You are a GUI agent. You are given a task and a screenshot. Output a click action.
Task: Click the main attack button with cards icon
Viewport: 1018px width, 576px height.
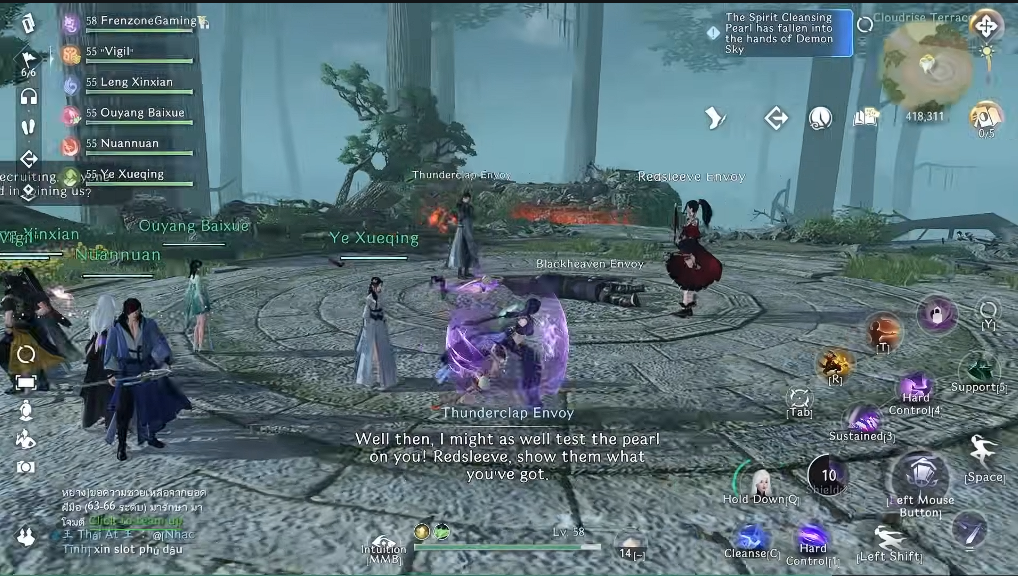(x=919, y=475)
